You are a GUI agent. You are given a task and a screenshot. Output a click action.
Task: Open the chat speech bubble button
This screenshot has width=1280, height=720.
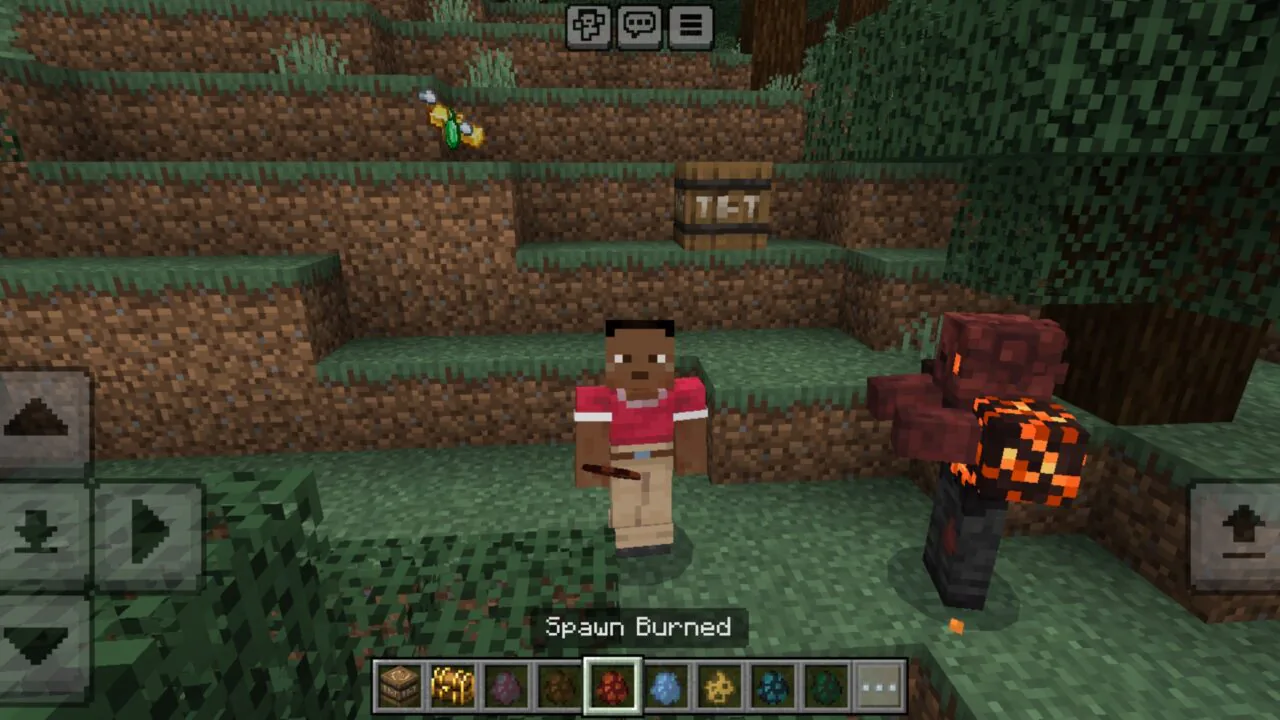click(x=639, y=27)
